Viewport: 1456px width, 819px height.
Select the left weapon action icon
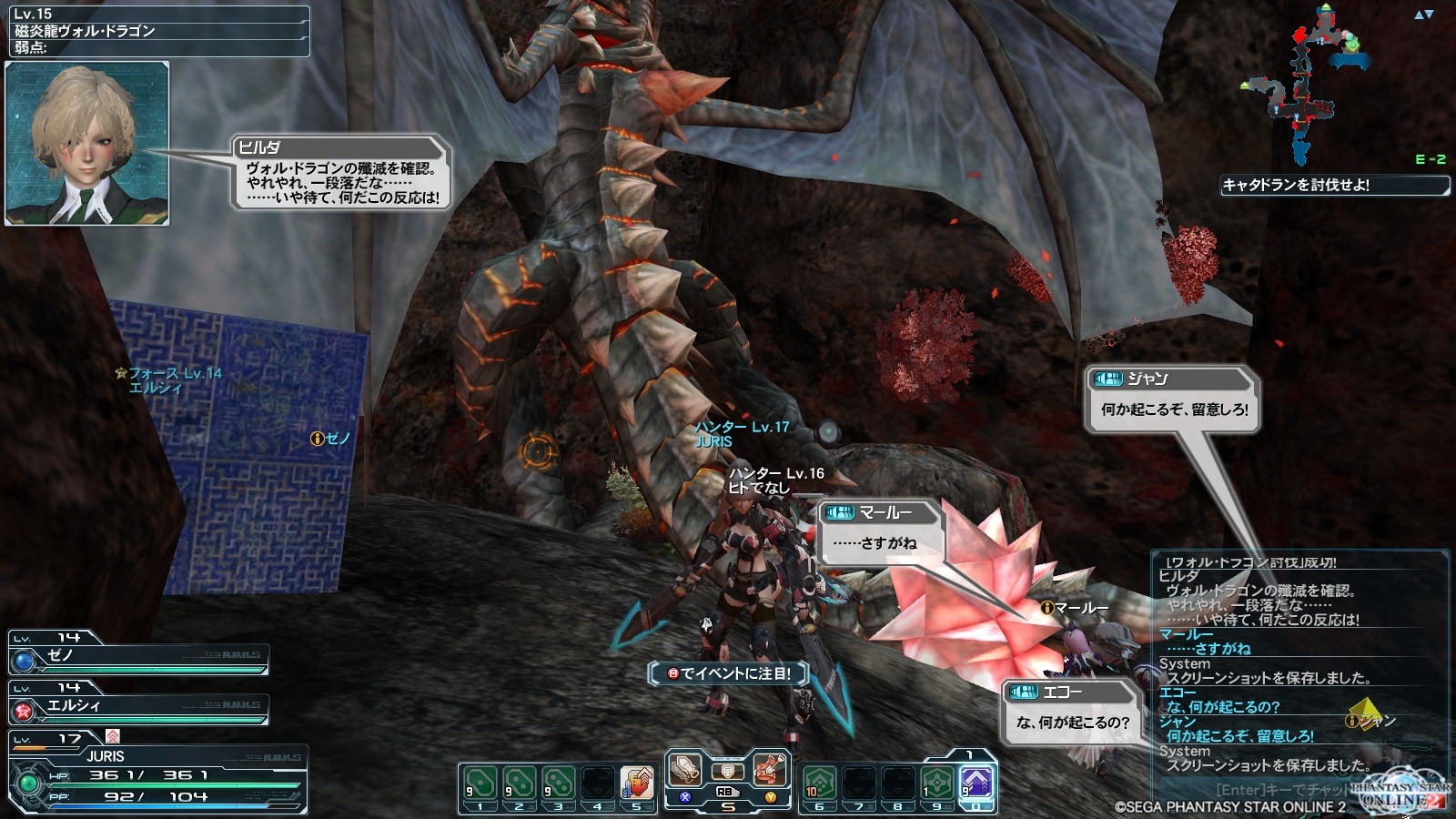click(x=684, y=770)
